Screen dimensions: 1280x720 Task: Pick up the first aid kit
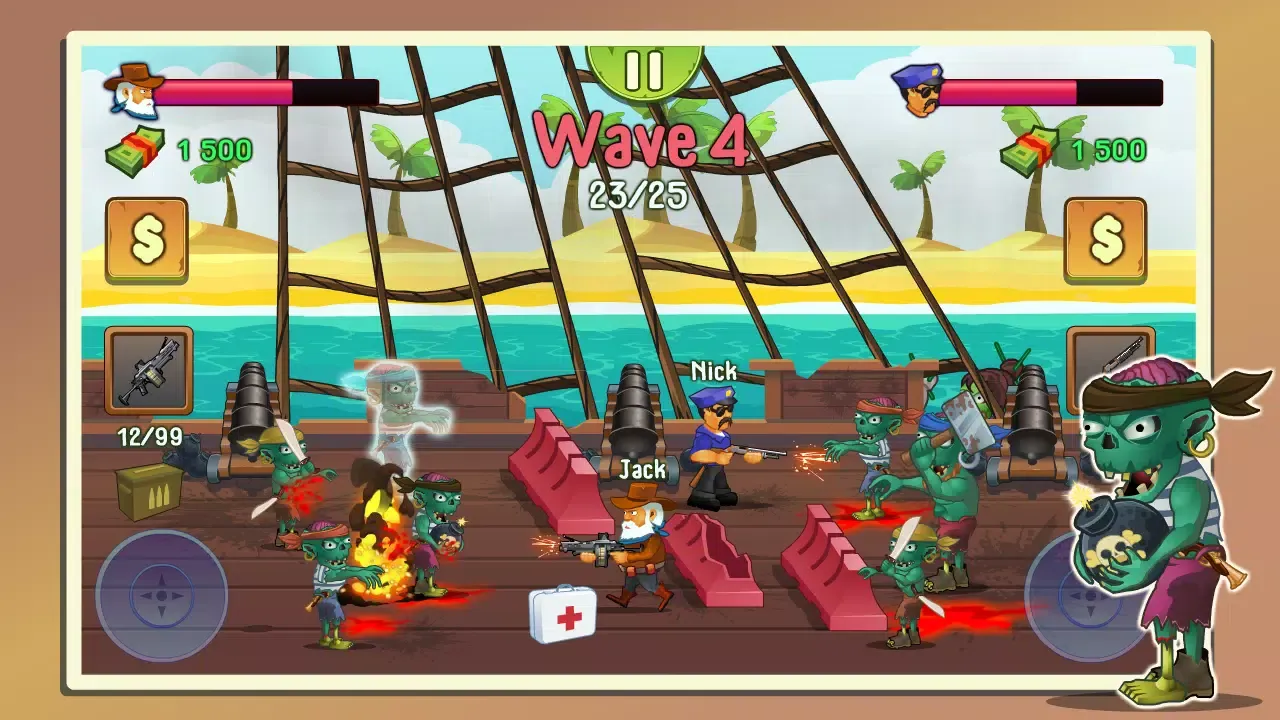click(x=560, y=613)
